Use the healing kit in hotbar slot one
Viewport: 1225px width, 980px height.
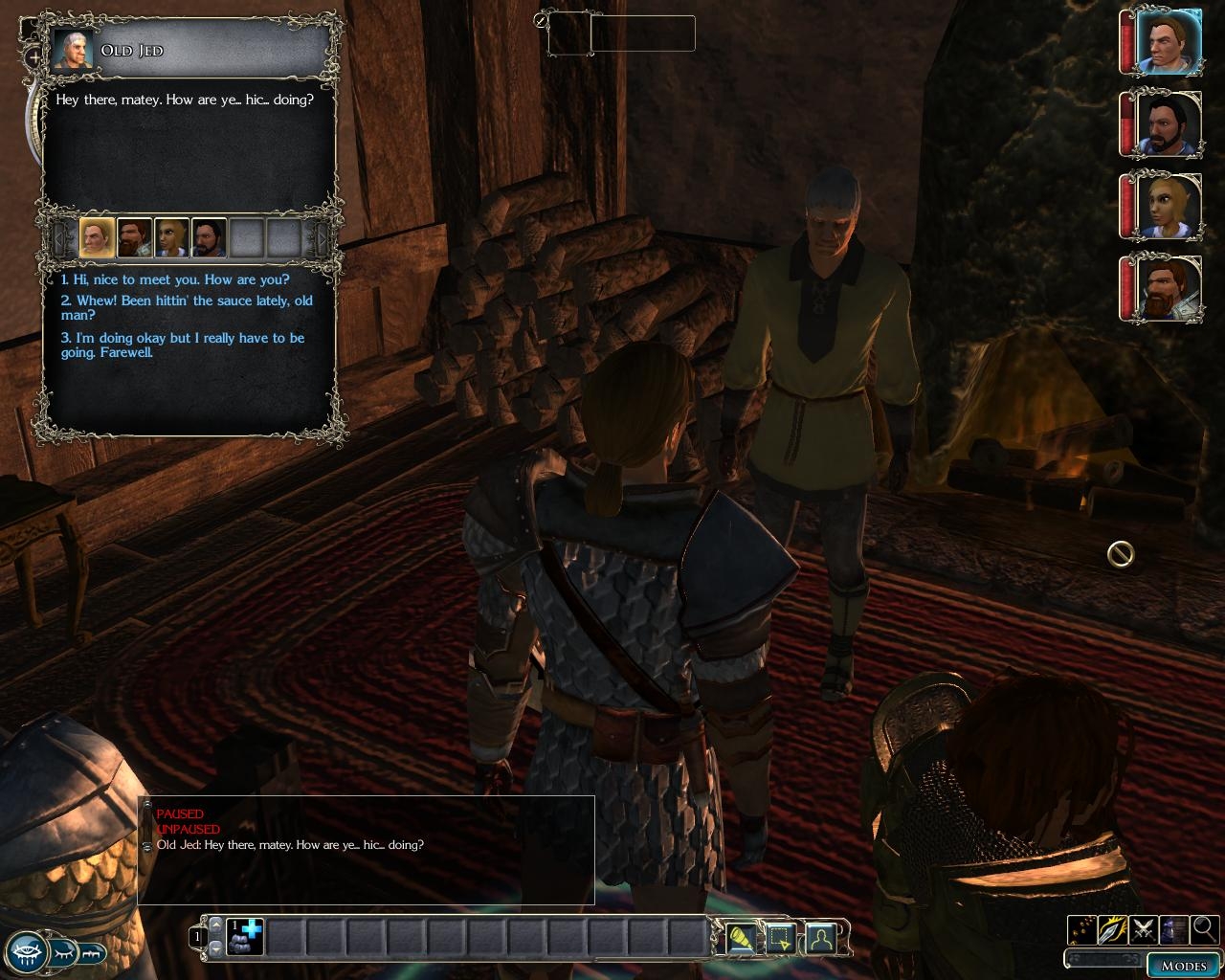click(x=245, y=937)
